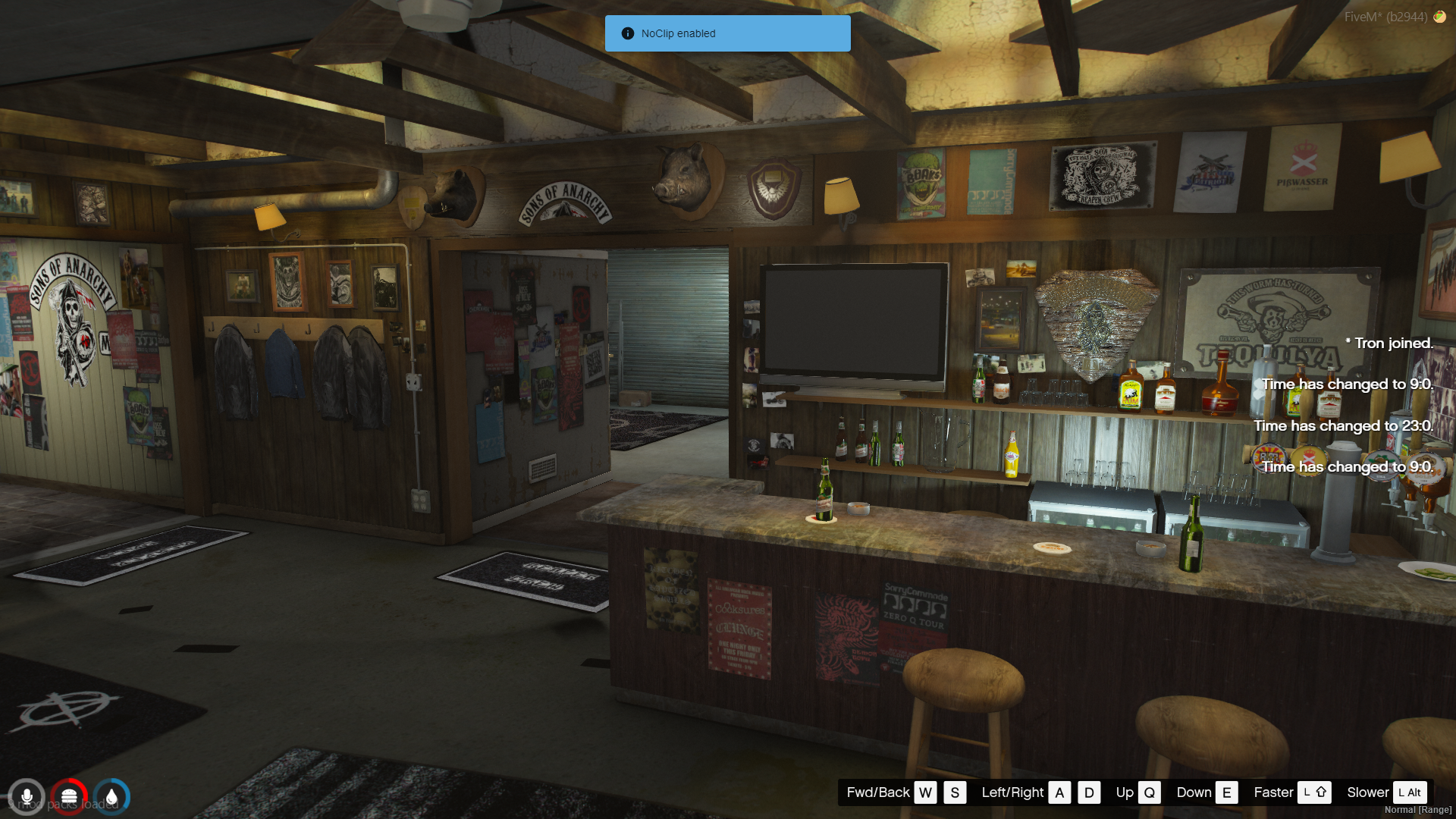Dismiss the NoClip enabled notification
This screenshot has height=819, width=1456.
coord(727,33)
